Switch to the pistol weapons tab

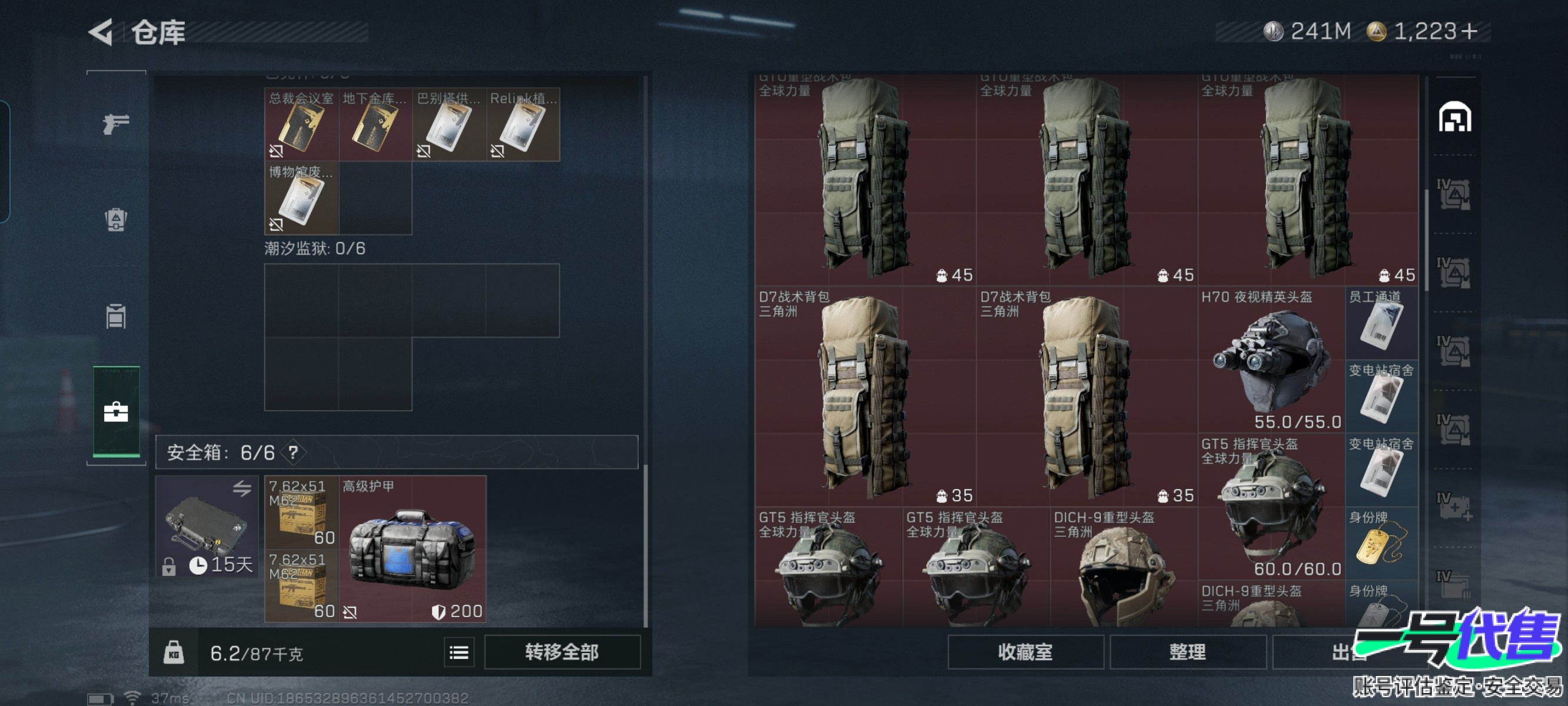[x=115, y=124]
